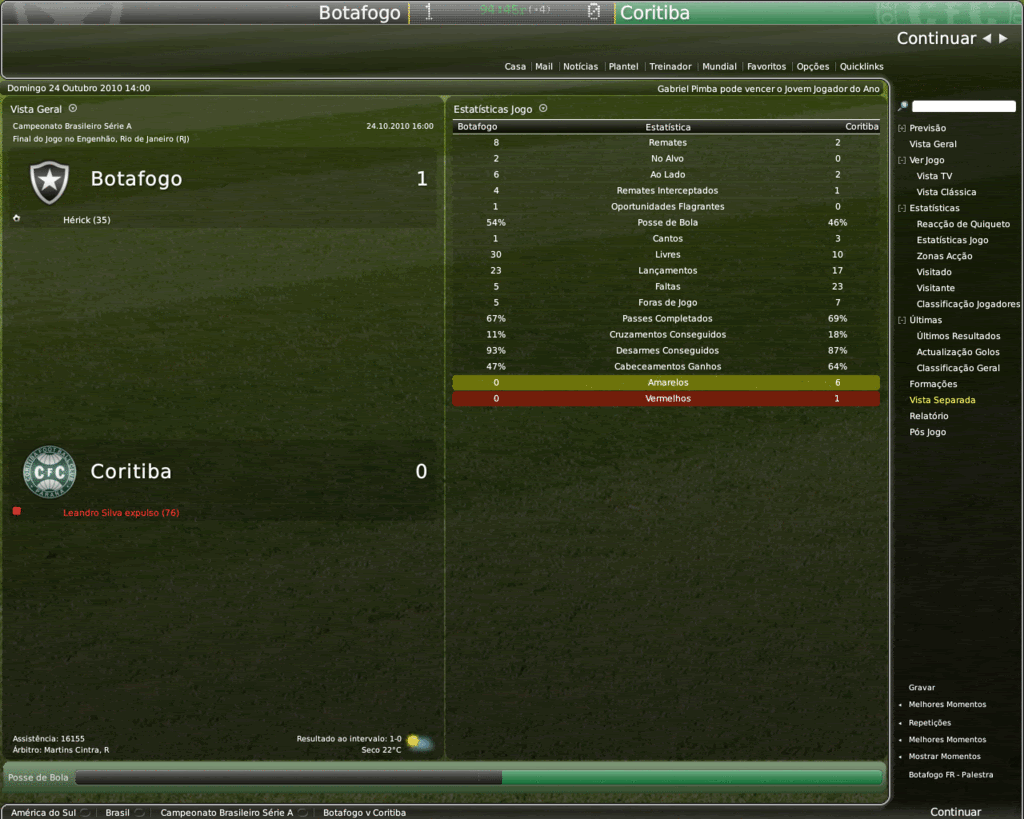Open Zonas Acção statistics
The height and width of the screenshot is (819, 1024).
[x=944, y=256]
